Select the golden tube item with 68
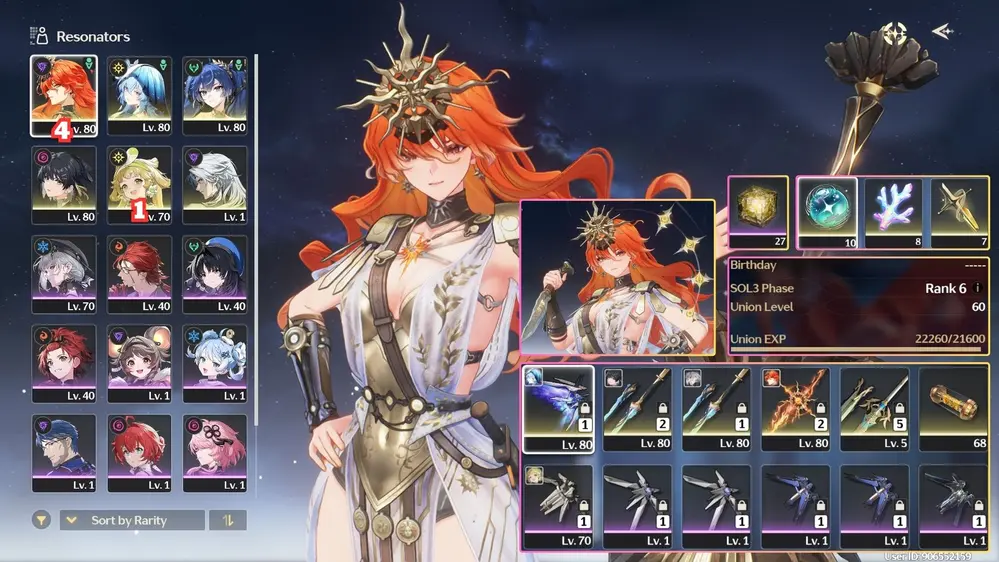Viewport: 999px width, 562px height. [x=952, y=408]
